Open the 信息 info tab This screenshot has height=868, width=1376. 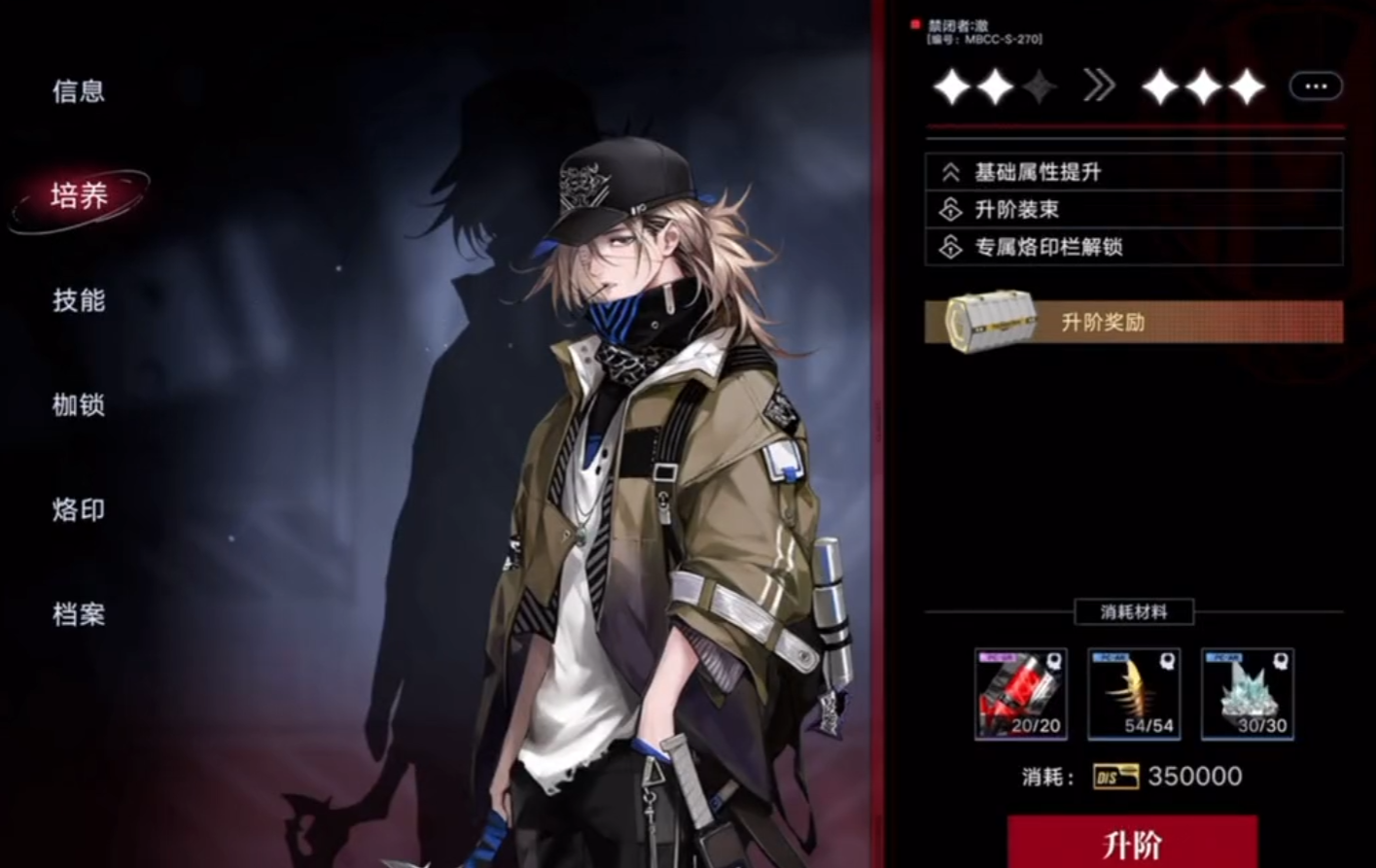point(79,91)
